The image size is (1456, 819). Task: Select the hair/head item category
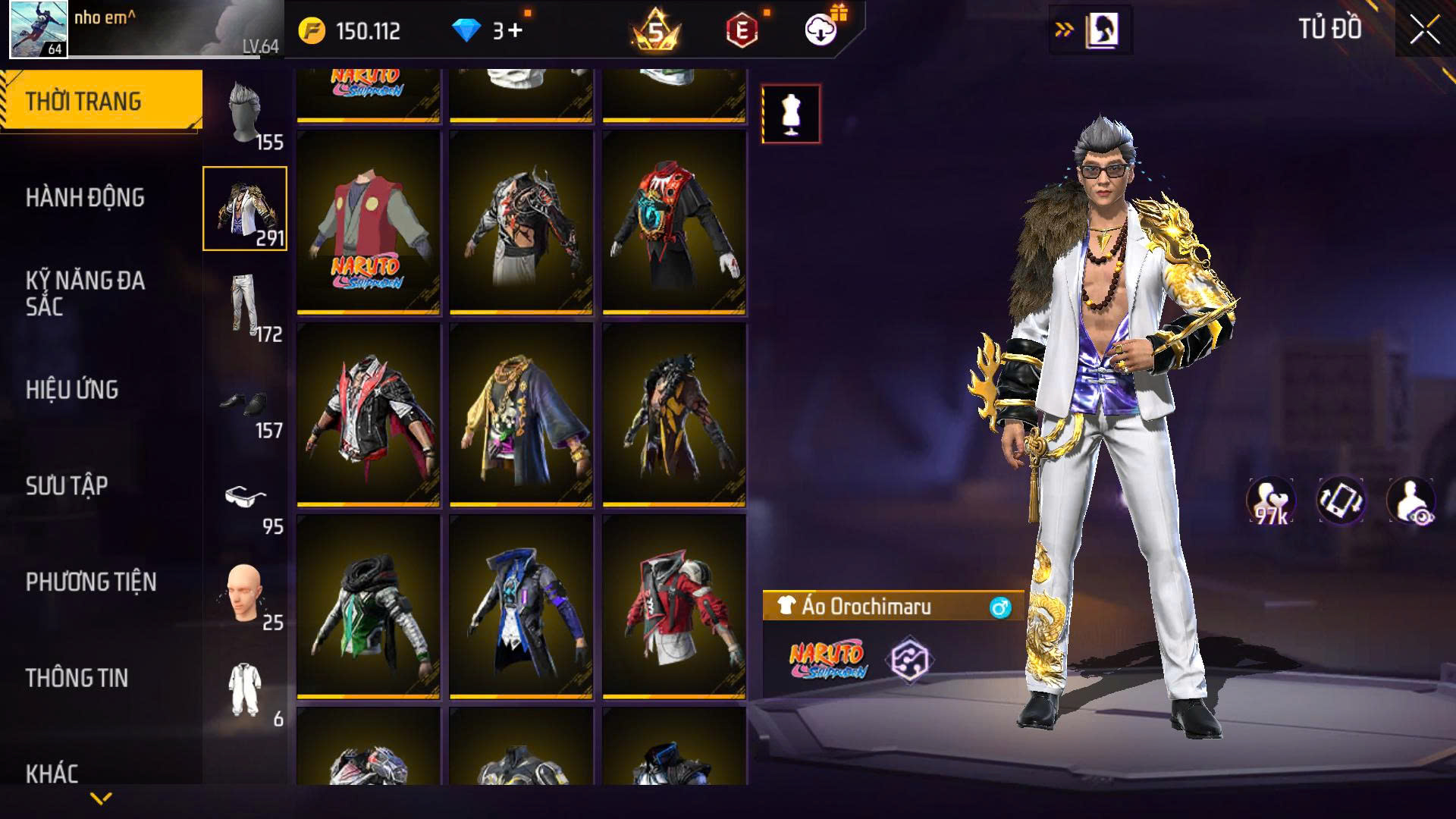click(245, 113)
